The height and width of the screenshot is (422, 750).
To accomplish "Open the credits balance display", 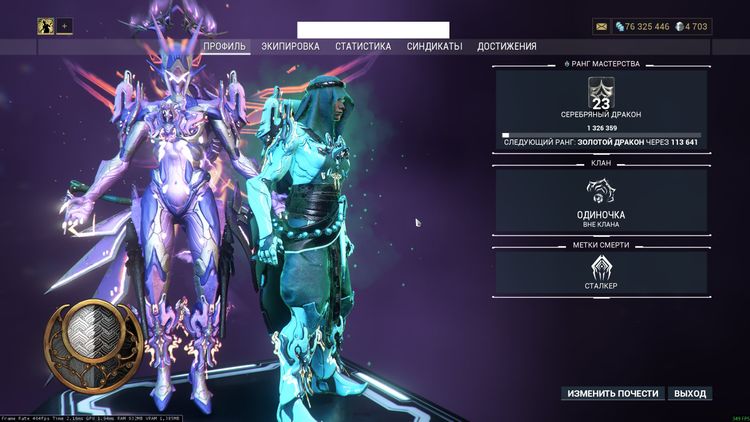I will pyautogui.click(x=641, y=26).
